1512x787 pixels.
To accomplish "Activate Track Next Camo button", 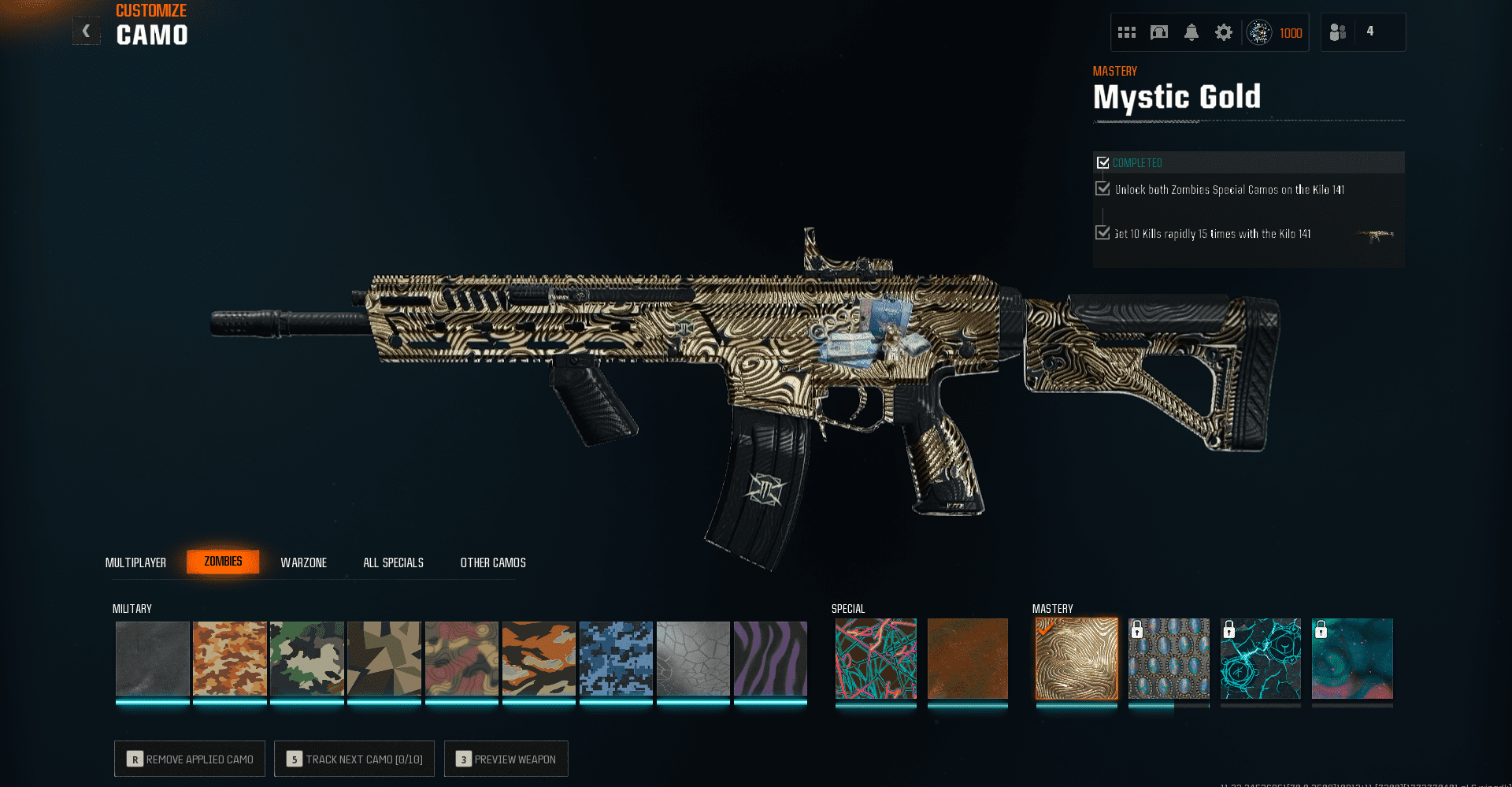I will pyautogui.click(x=354, y=759).
